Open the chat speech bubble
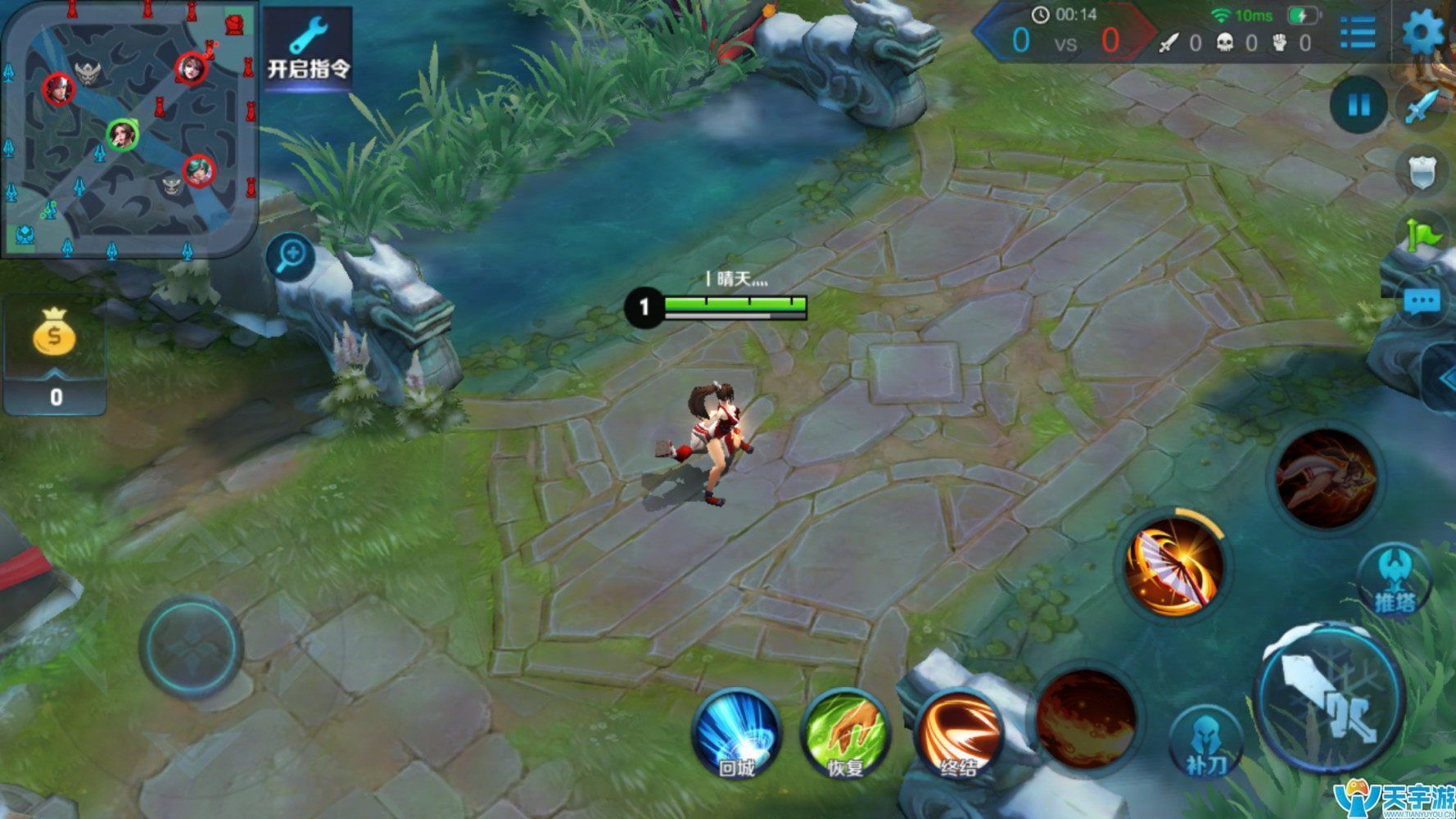The height and width of the screenshot is (819, 1456). 1422,302
